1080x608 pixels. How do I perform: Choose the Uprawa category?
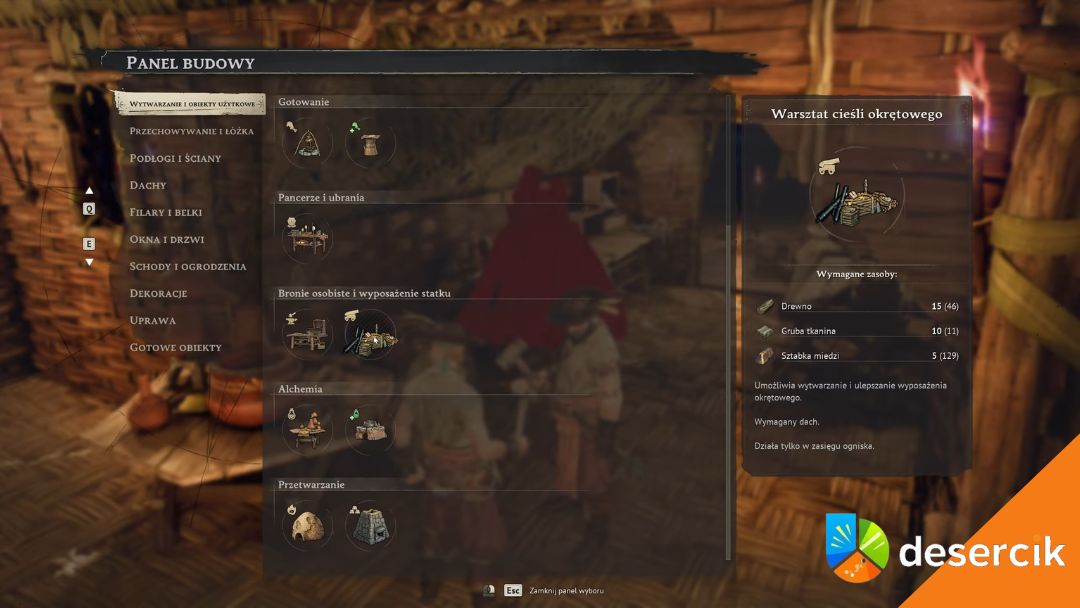(152, 320)
